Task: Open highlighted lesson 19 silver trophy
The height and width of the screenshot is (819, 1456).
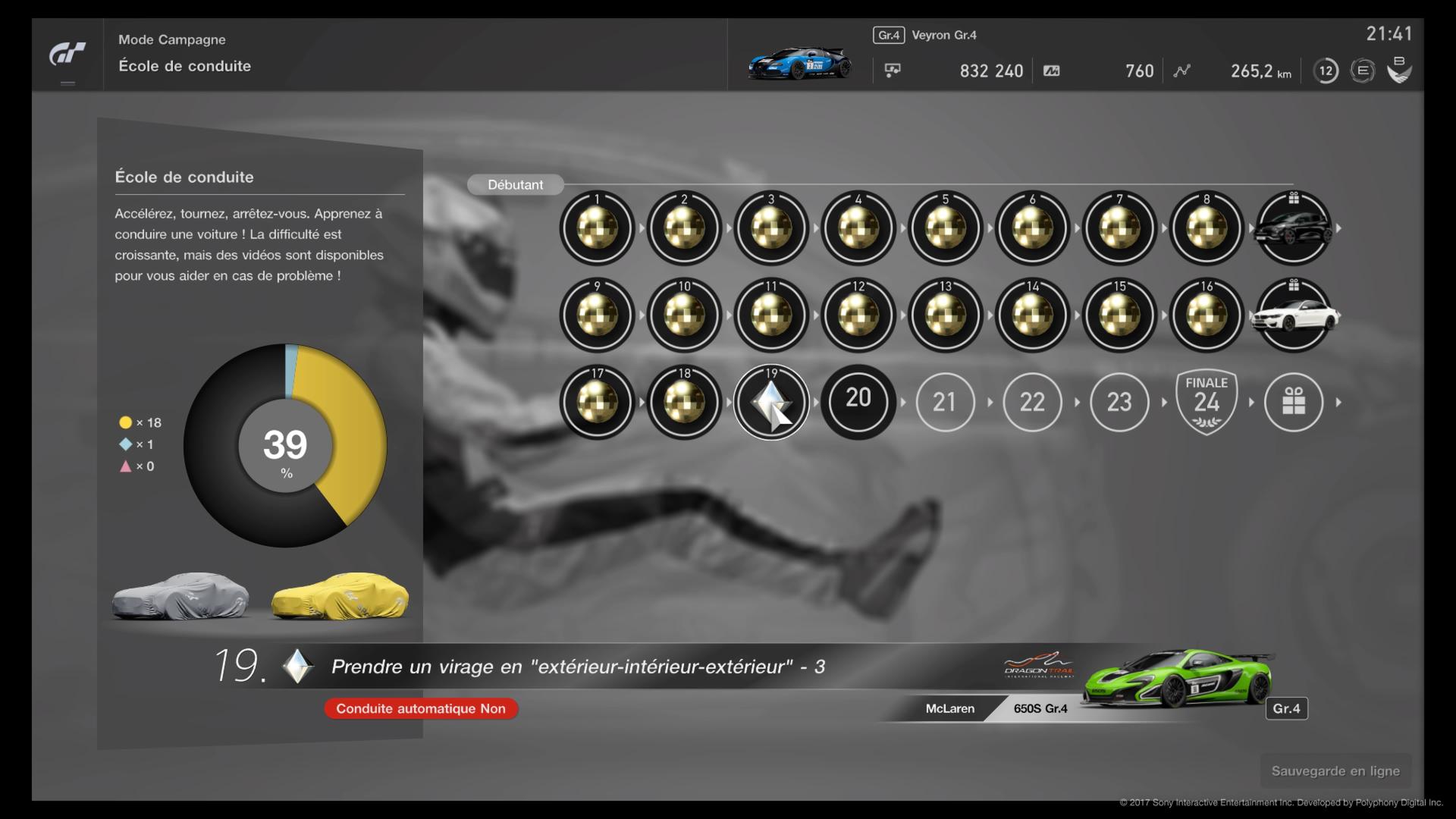Action: coord(771,402)
